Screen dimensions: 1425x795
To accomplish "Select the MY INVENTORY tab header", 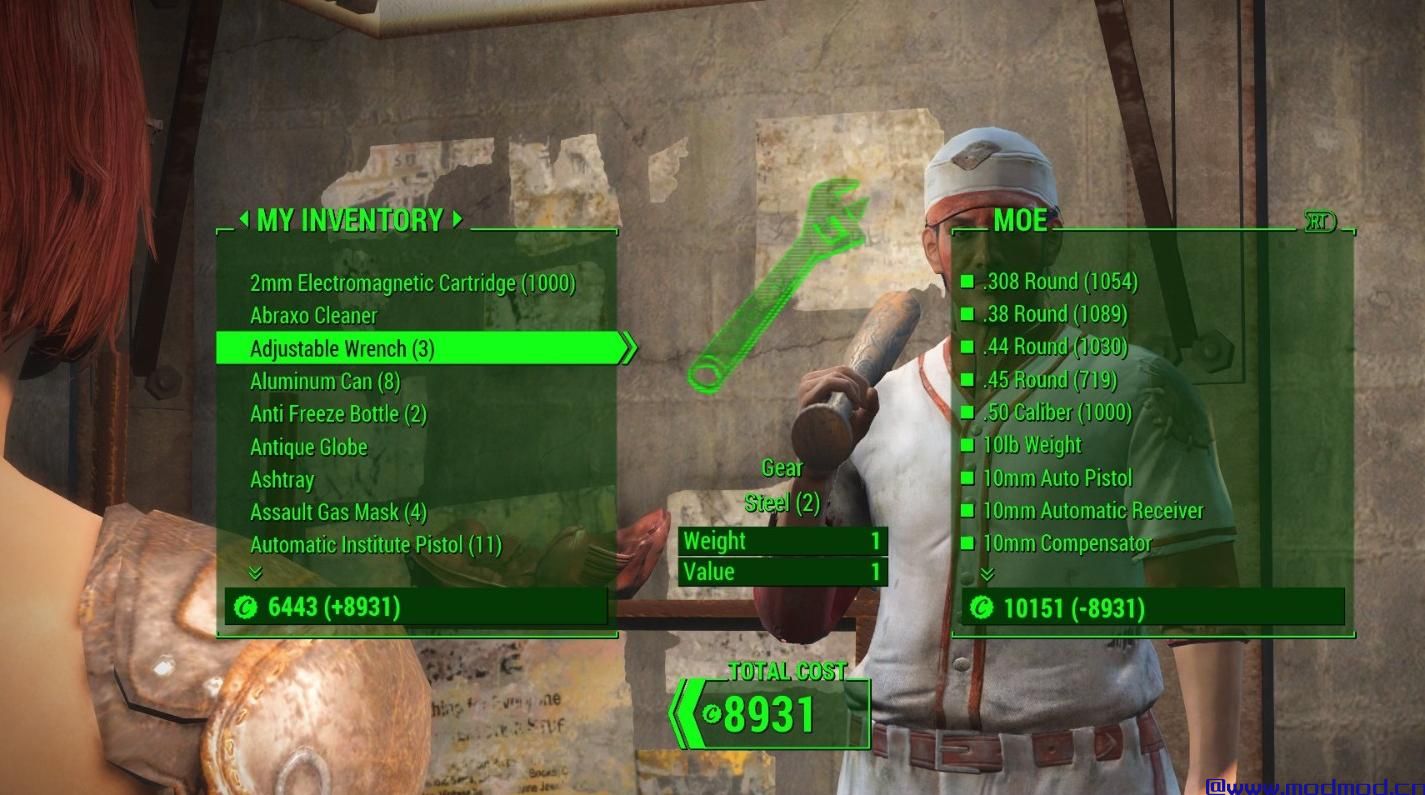I will coord(352,221).
